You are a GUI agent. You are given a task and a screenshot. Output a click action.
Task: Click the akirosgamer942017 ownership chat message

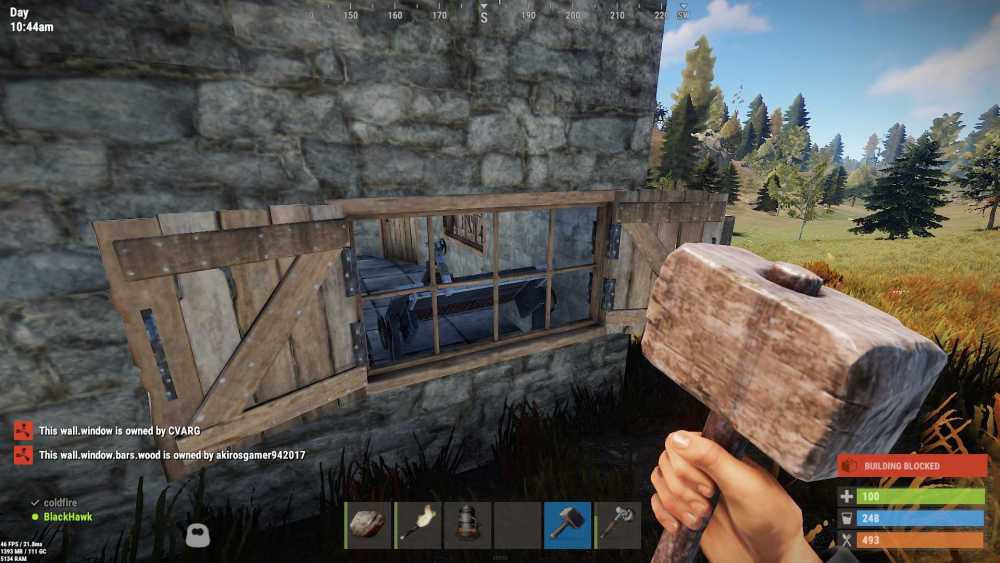point(171,455)
